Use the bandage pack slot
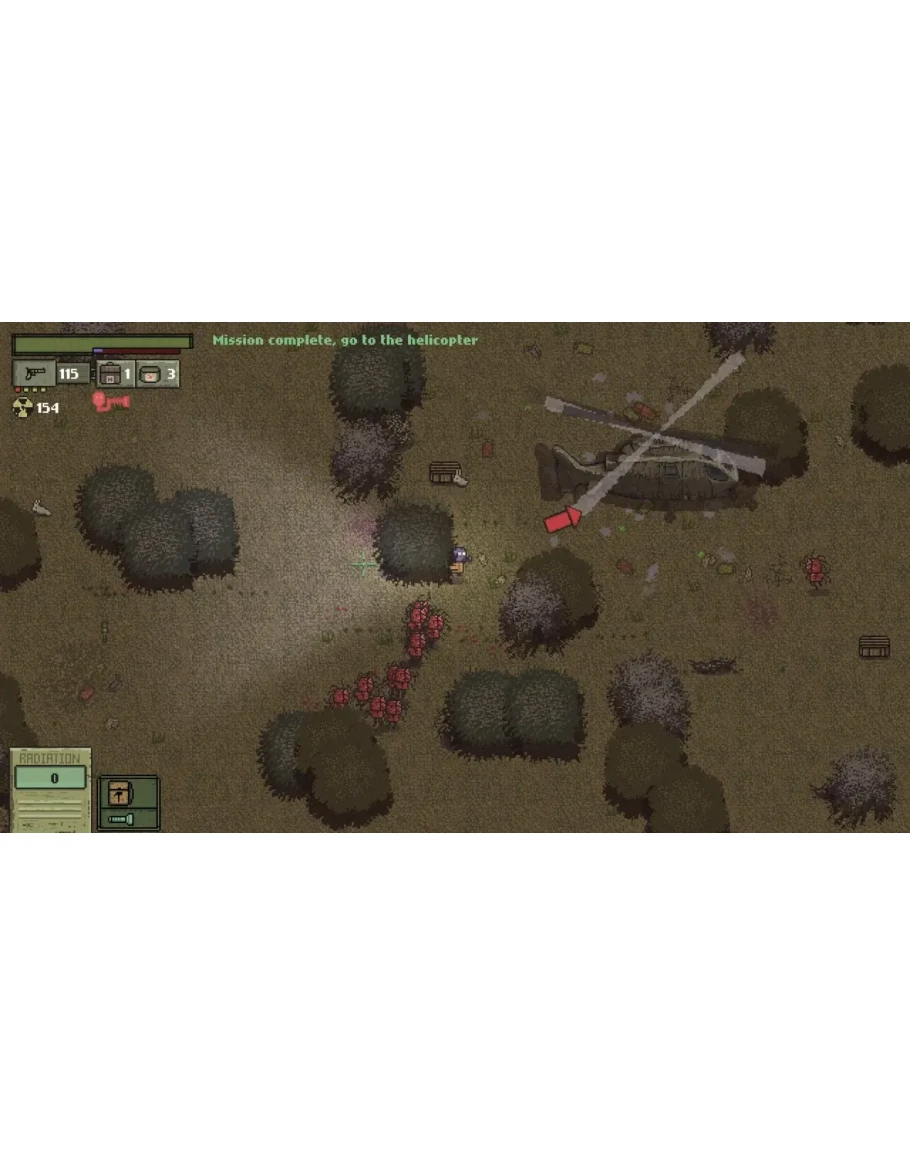The image size is (910, 1155). point(150,375)
